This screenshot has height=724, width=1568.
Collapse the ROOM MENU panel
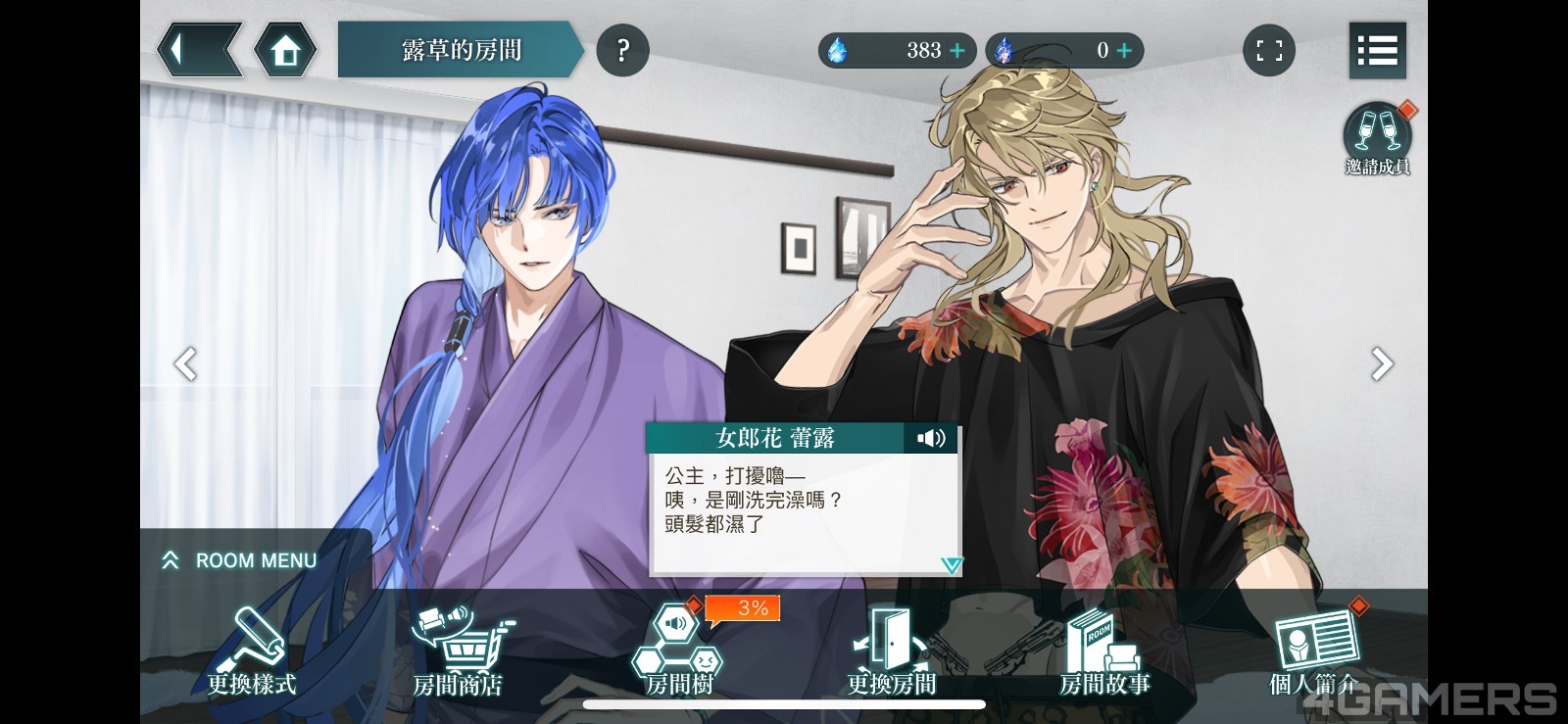238,560
